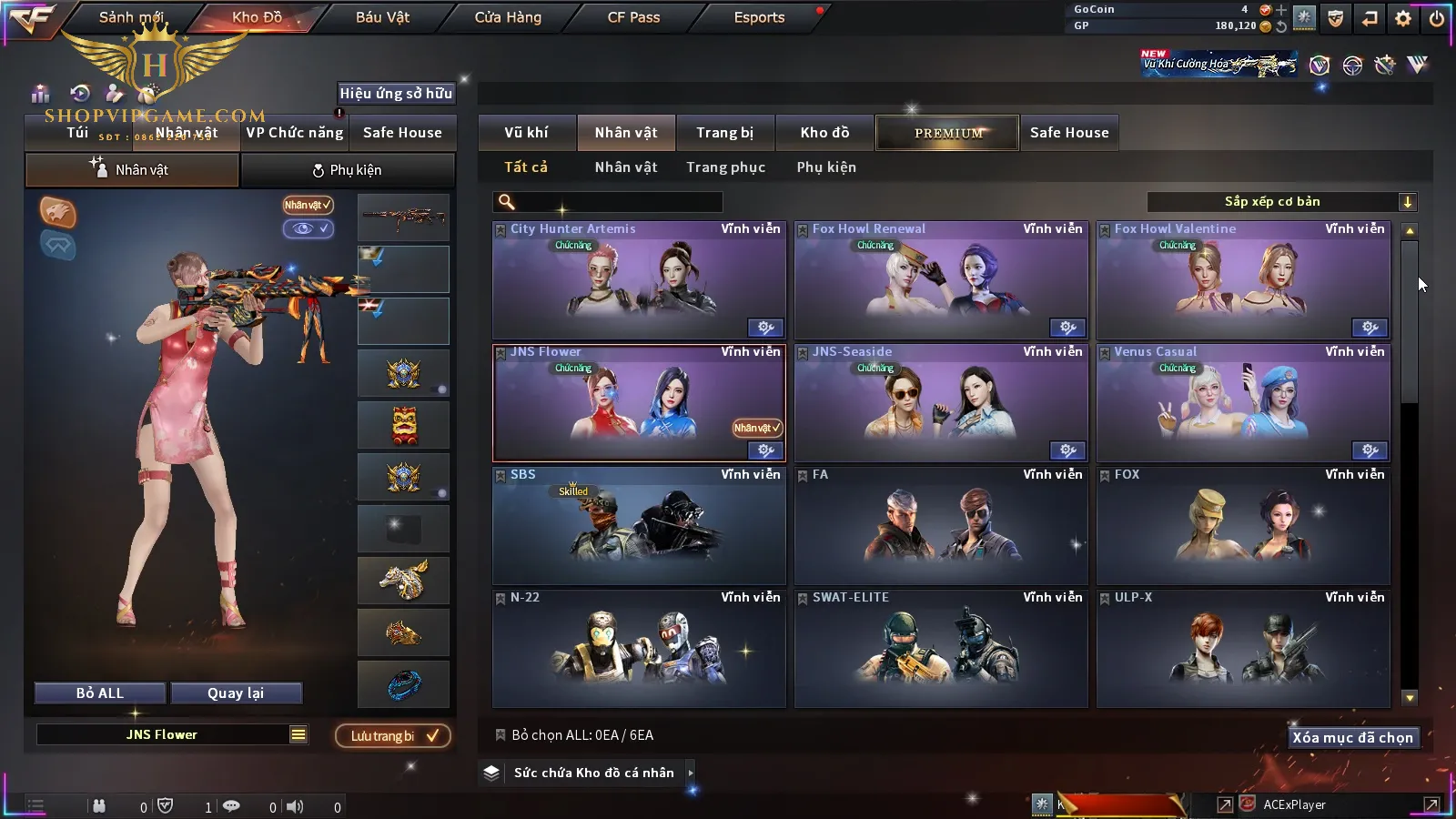Choose the Fox Howl Valentine character card
The height and width of the screenshot is (819, 1456).
click(x=1242, y=280)
